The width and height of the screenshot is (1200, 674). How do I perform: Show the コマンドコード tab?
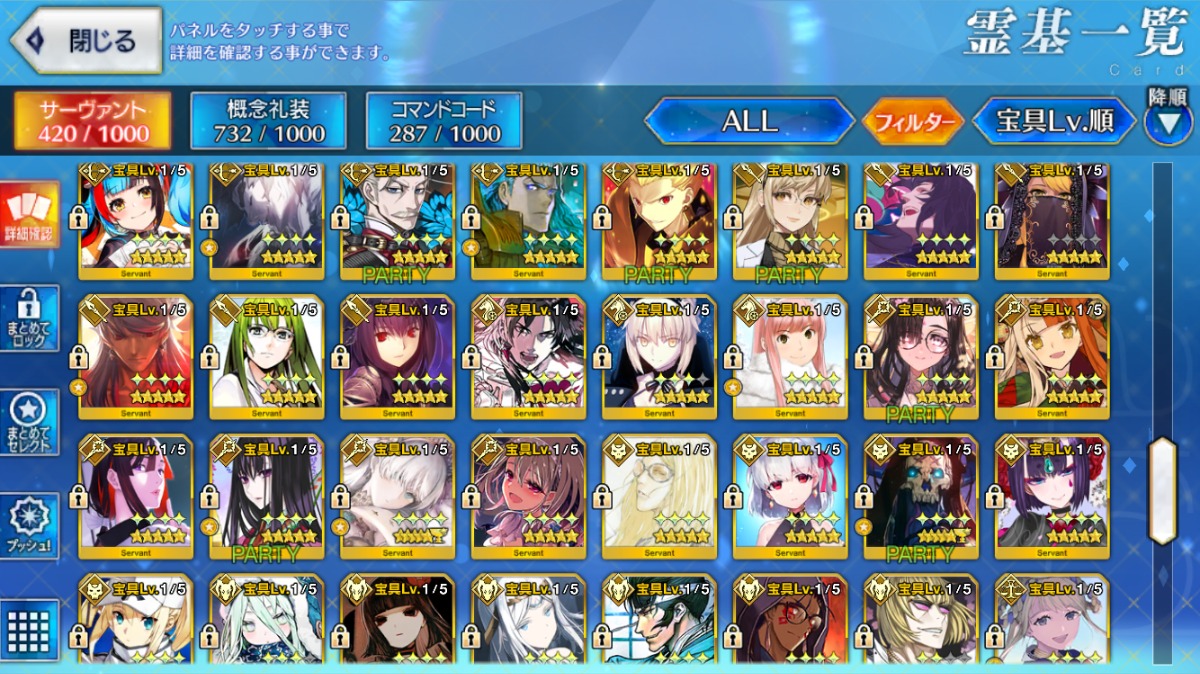pos(444,122)
